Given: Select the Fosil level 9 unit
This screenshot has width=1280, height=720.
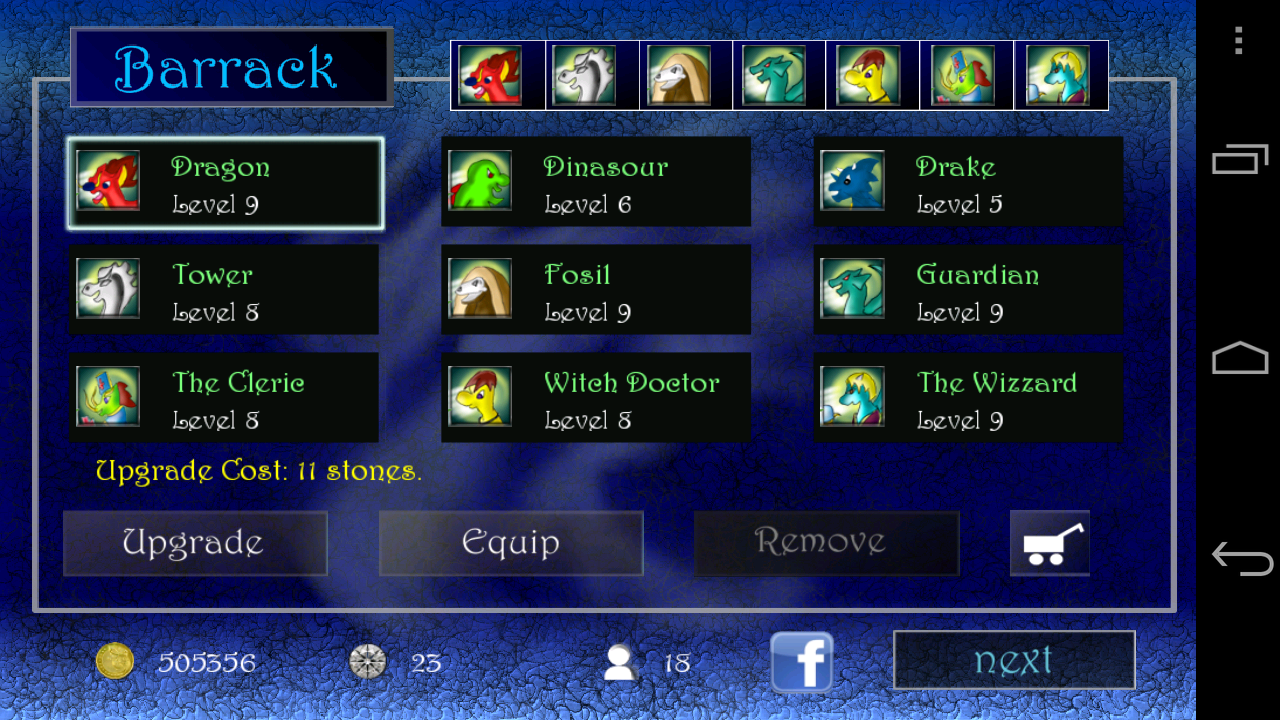Looking at the screenshot, I should [596, 290].
